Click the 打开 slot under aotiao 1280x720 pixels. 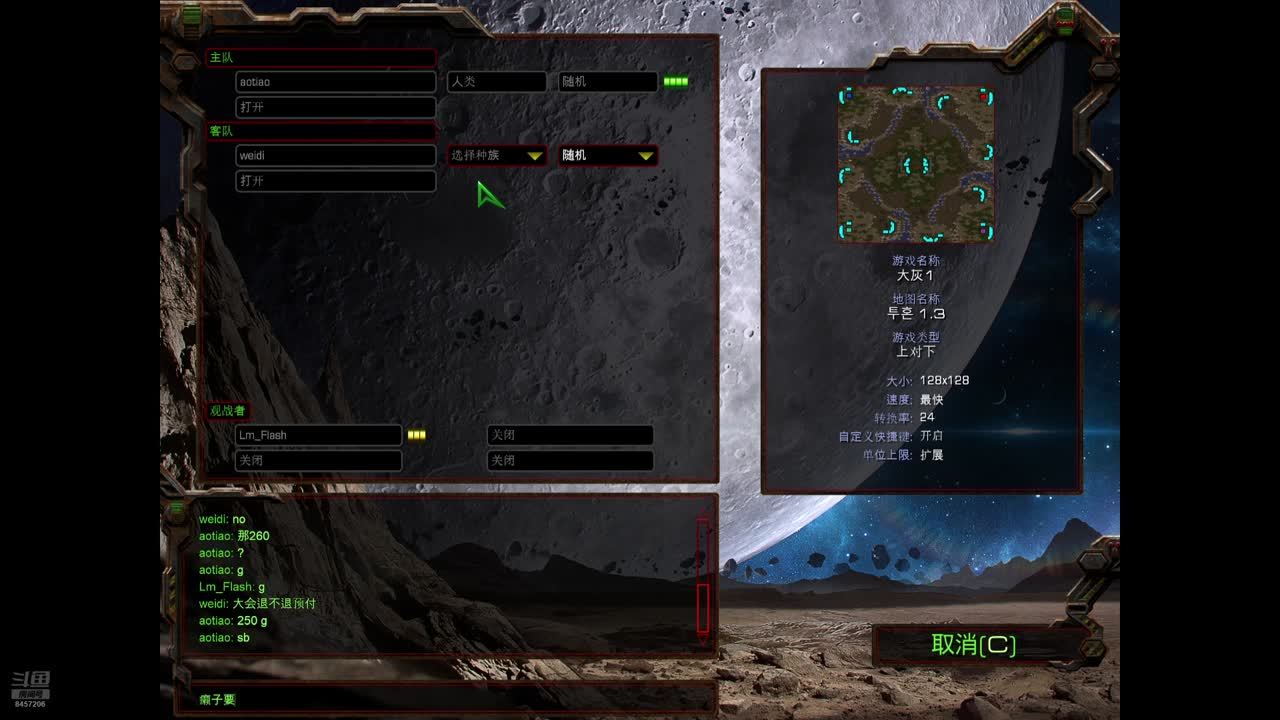pyautogui.click(x=335, y=107)
